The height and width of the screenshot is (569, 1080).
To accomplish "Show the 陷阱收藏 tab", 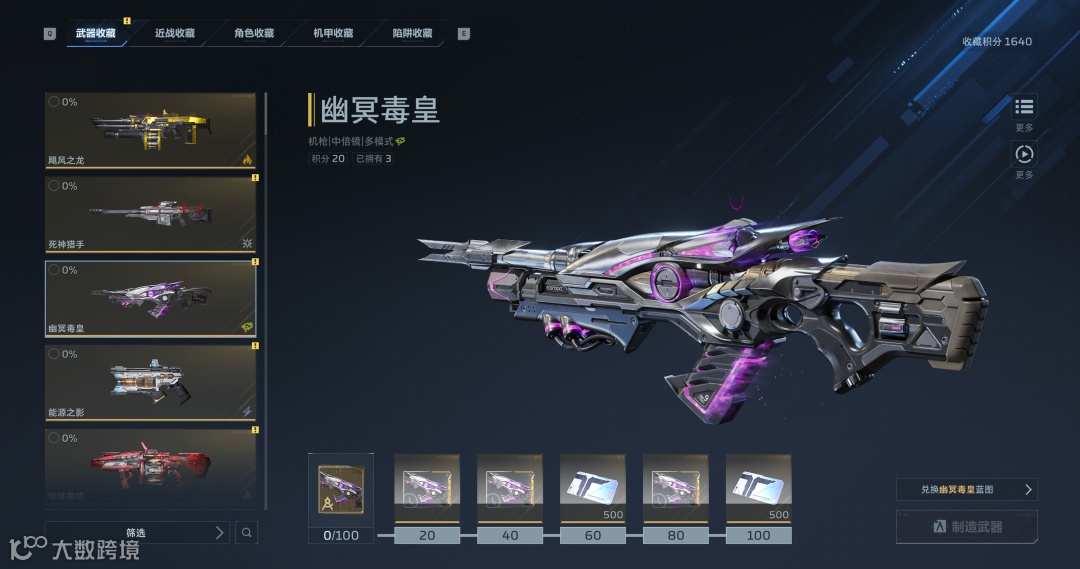I will tap(413, 33).
